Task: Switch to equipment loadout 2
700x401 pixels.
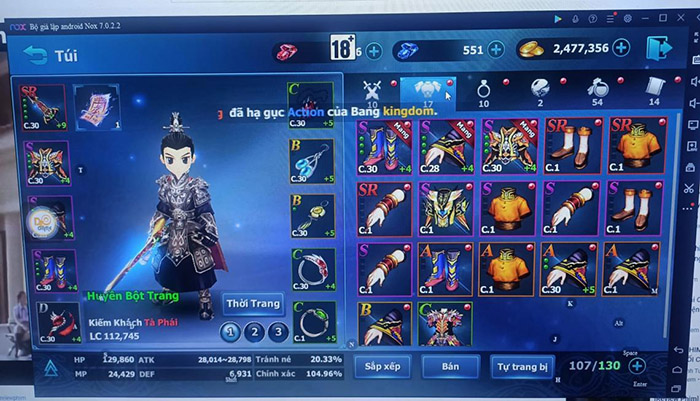Action: coord(254,332)
